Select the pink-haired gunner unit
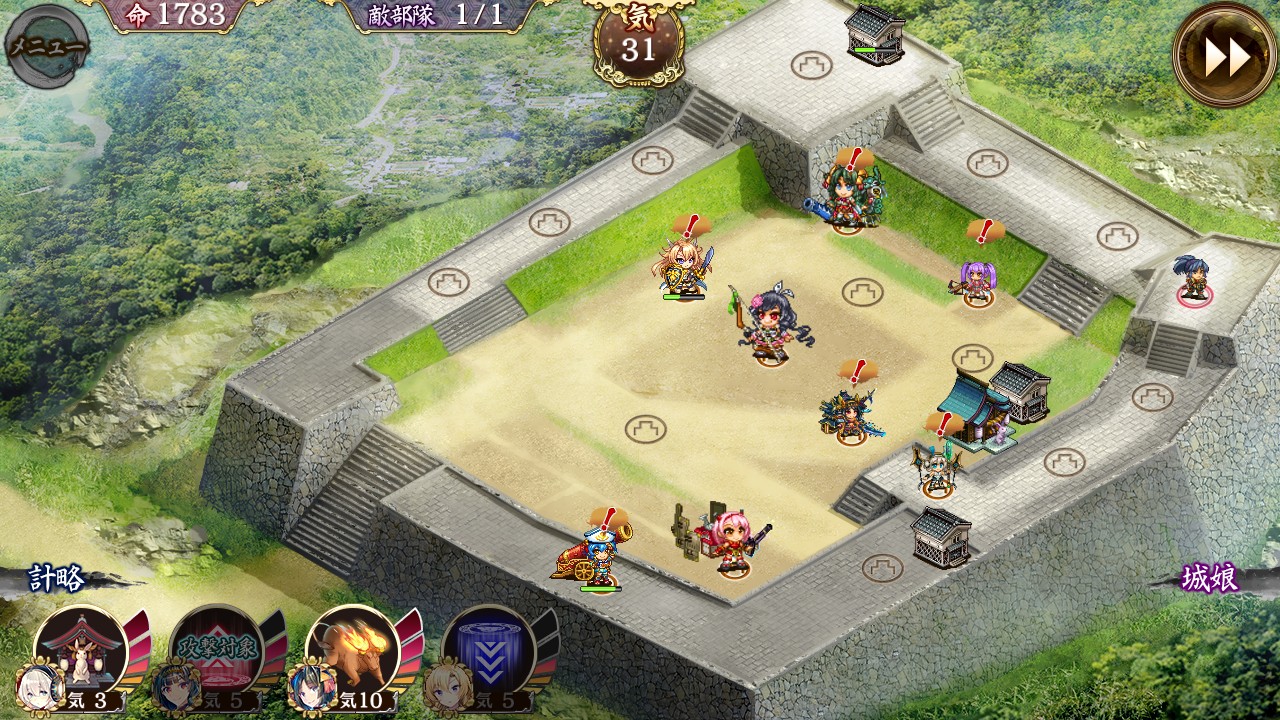Screen dimensions: 1280x720 pyautogui.click(x=735, y=542)
